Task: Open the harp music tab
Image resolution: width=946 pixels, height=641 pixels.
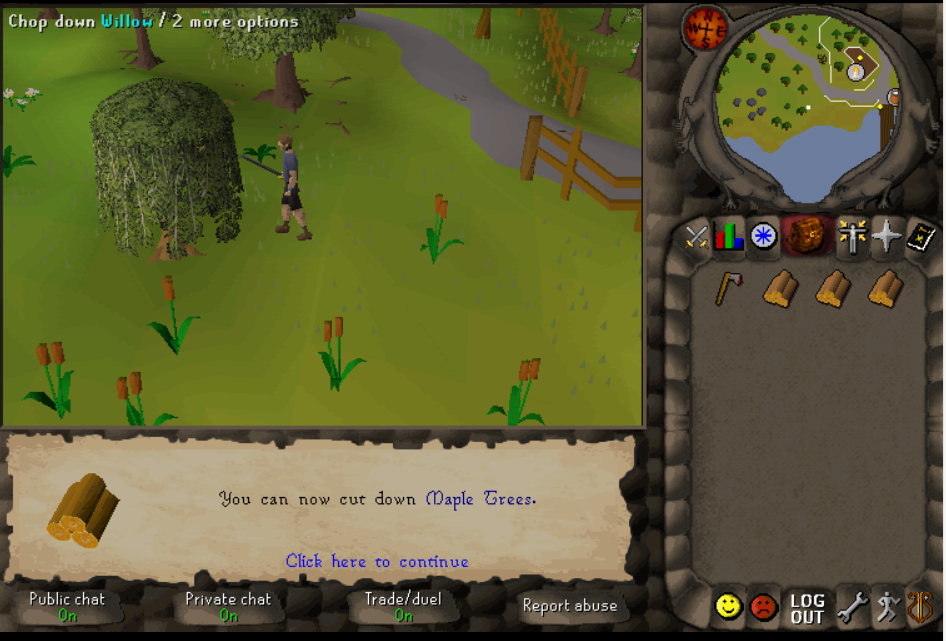Action: point(920,606)
